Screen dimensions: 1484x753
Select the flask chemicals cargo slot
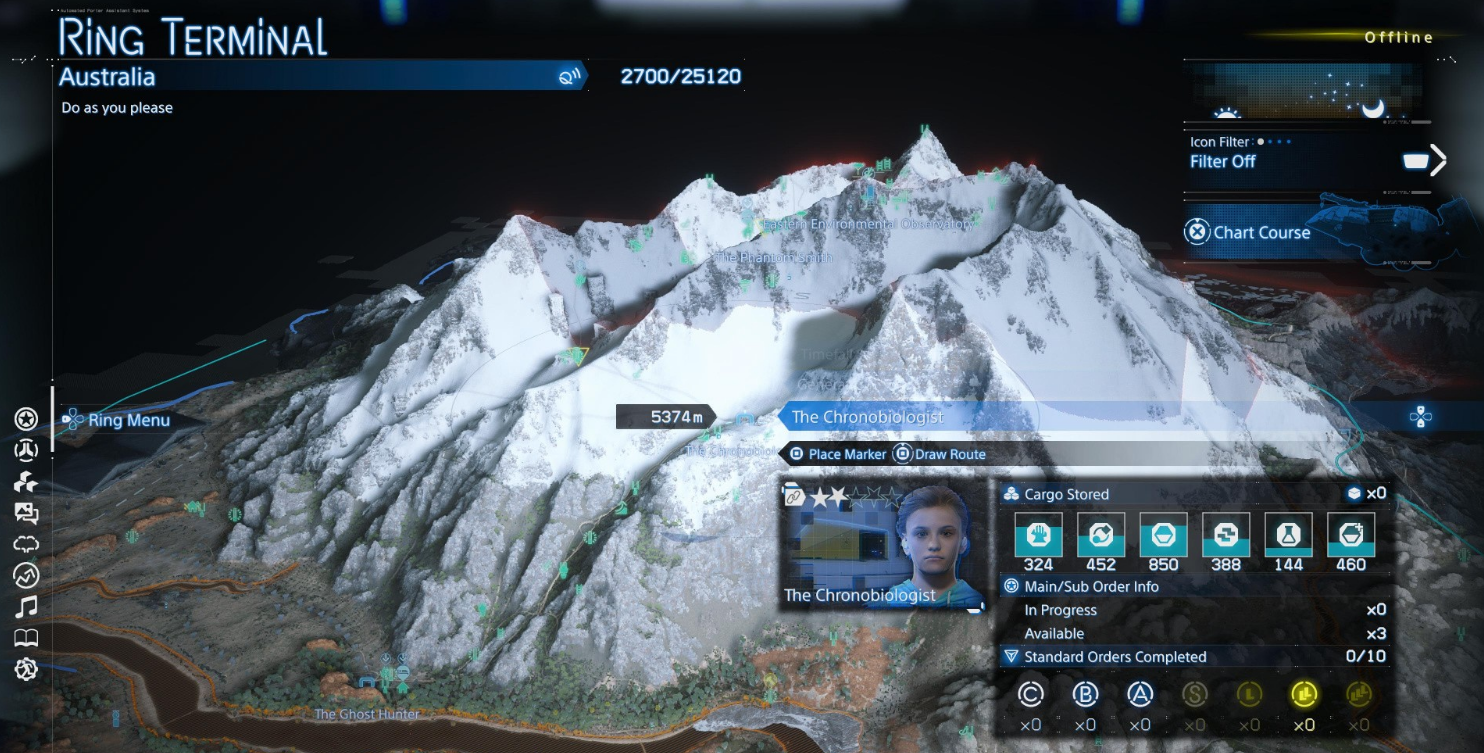pos(1288,535)
